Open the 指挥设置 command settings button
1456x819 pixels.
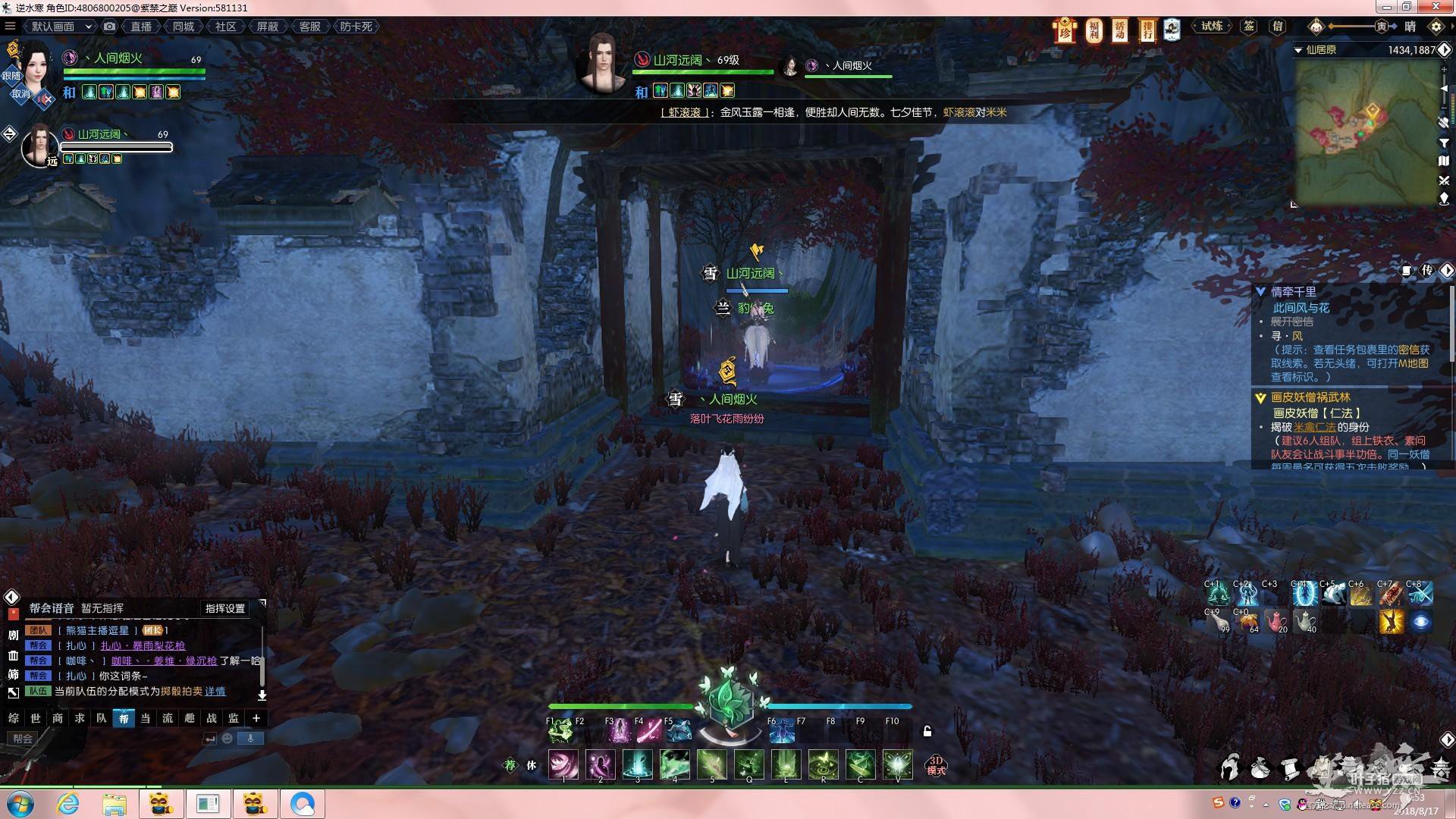click(225, 608)
